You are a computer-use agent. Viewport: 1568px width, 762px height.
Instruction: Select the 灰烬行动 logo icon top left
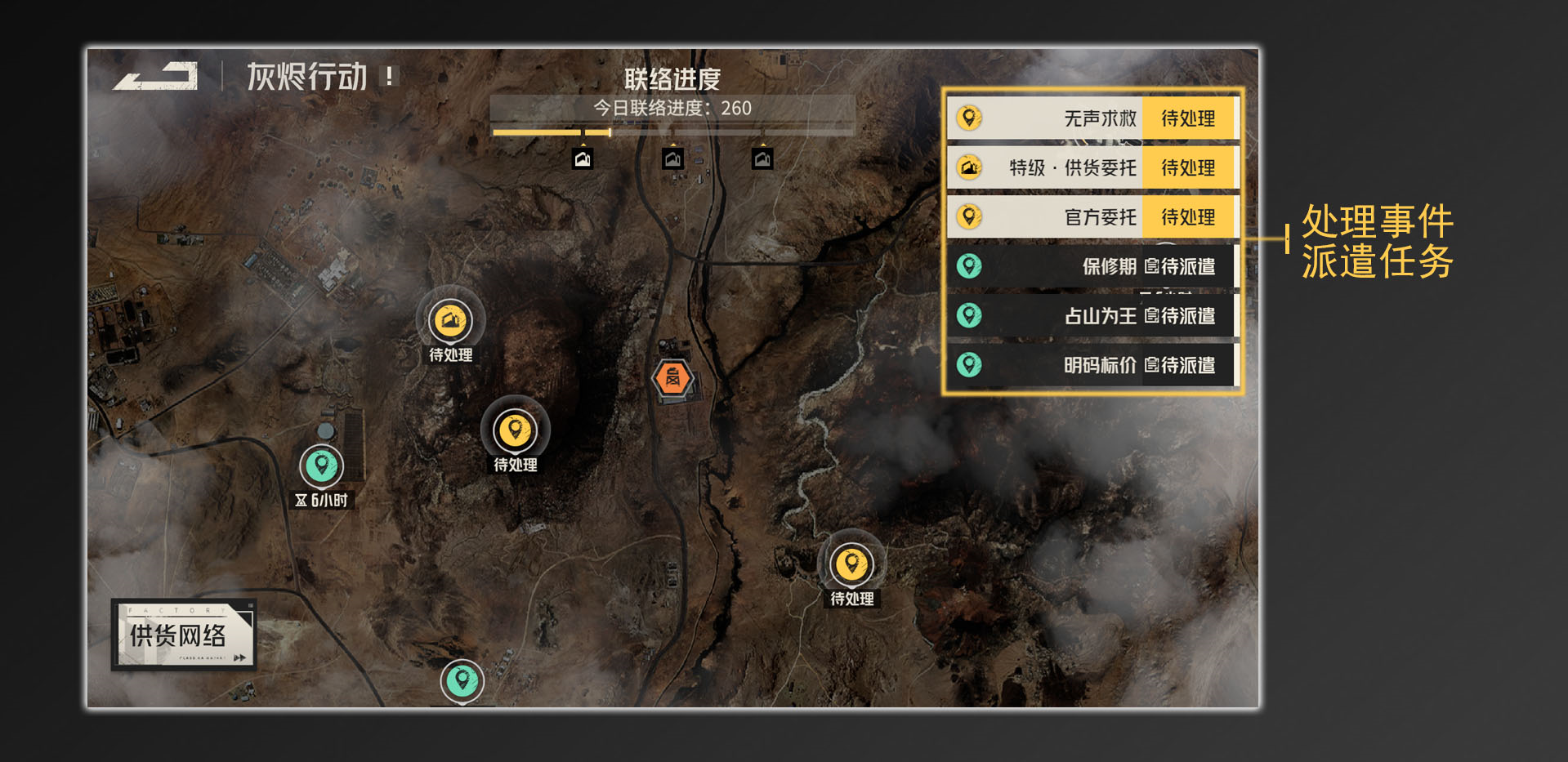tap(158, 78)
